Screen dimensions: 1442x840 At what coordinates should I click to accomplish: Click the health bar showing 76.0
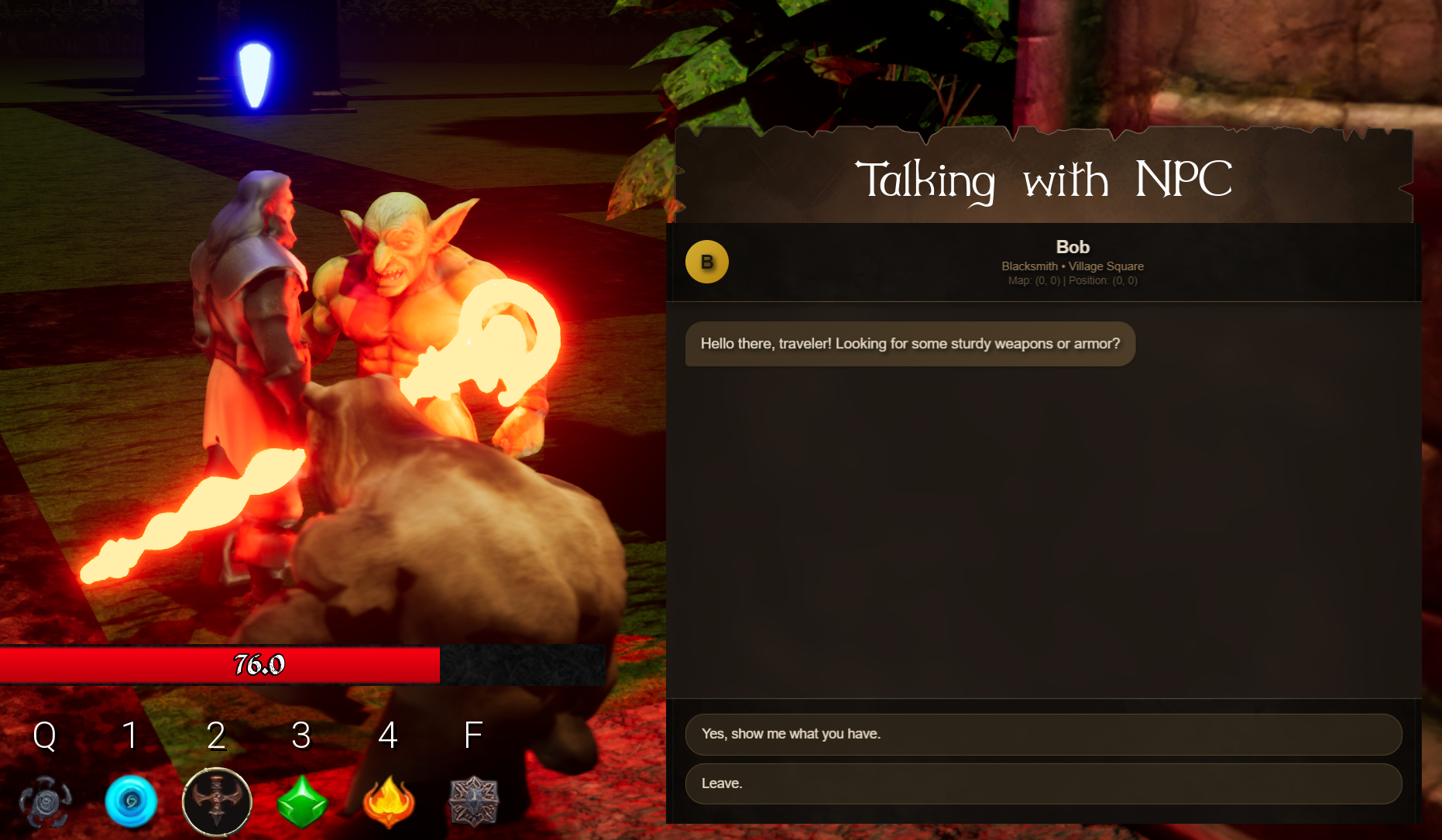pyautogui.click(x=259, y=664)
